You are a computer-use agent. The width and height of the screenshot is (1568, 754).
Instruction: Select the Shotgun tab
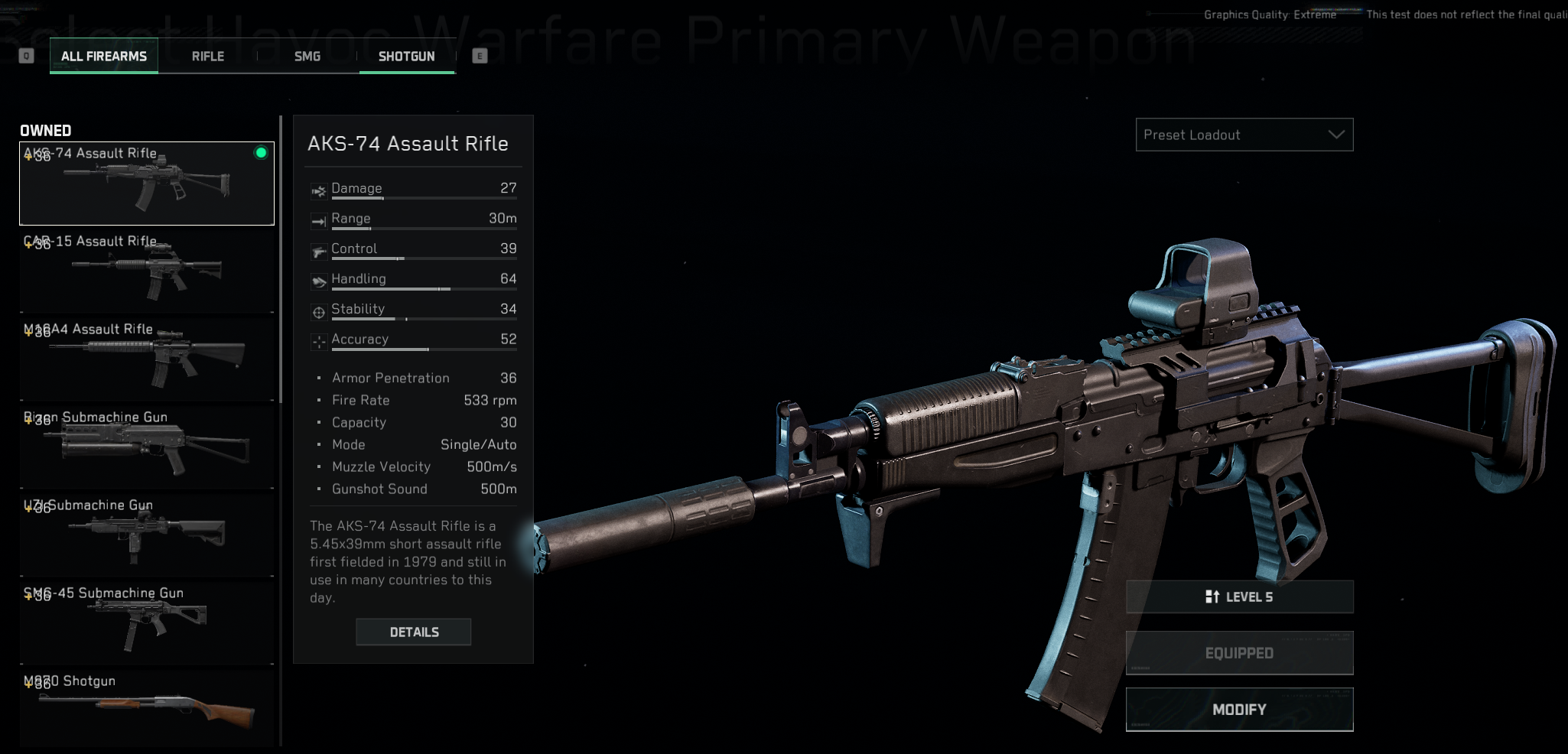pyautogui.click(x=406, y=56)
